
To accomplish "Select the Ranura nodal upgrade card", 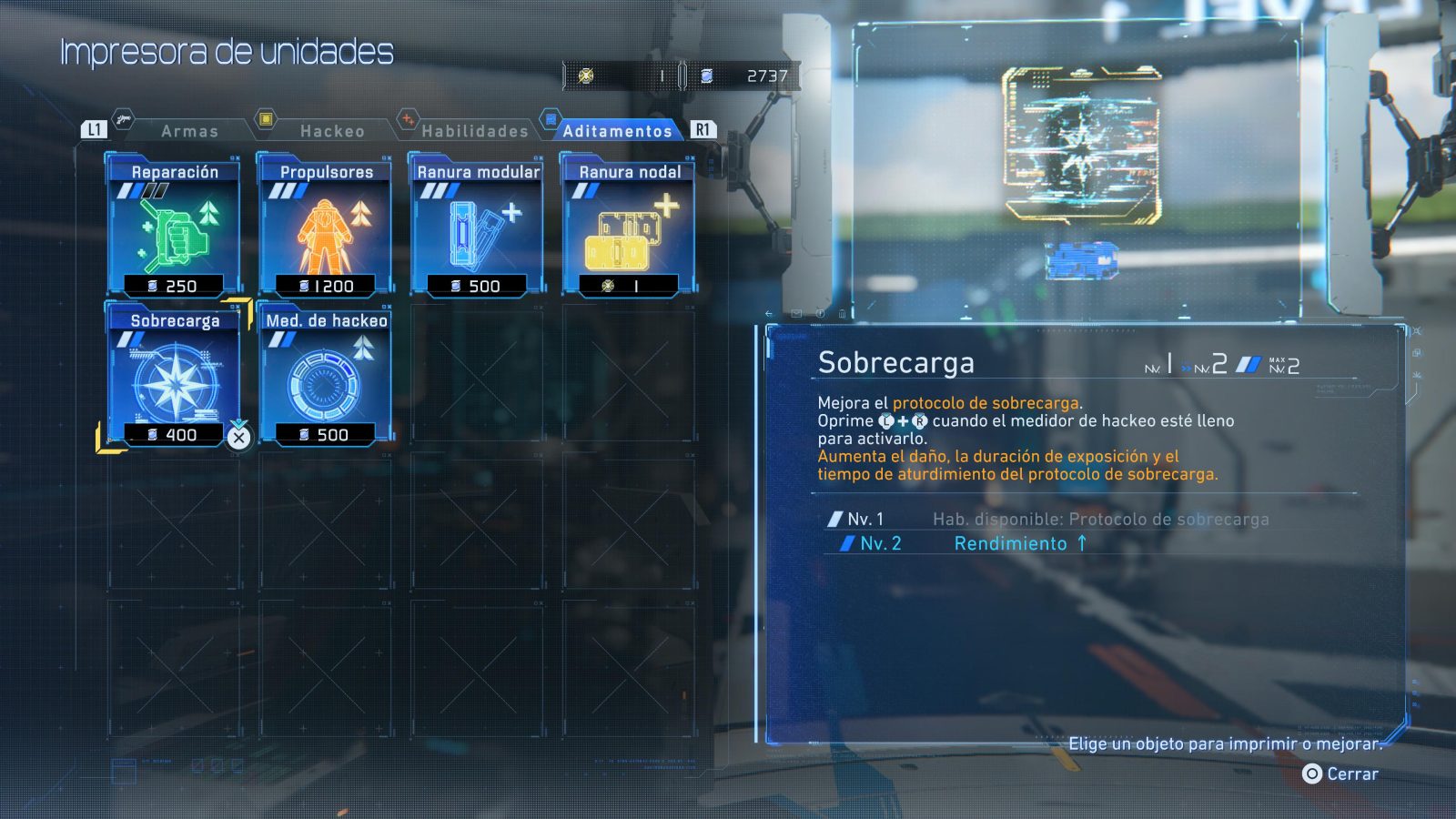I will (630, 227).
